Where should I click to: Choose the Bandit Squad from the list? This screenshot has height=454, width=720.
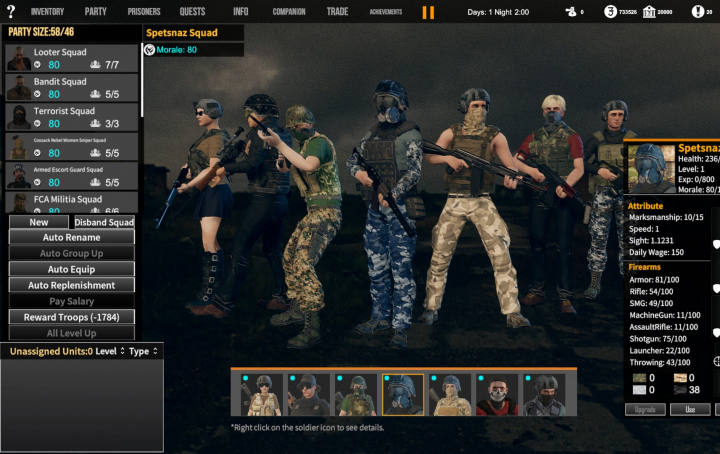71,88
